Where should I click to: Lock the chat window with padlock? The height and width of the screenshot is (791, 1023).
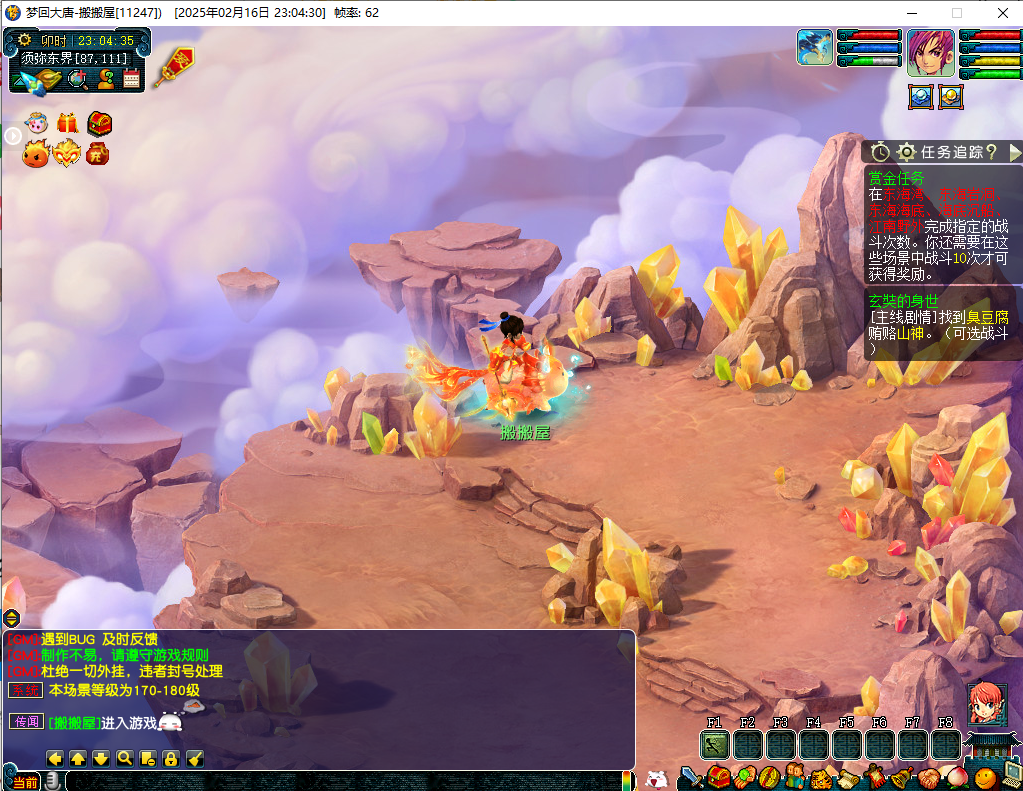pyautogui.click(x=171, y=758)
